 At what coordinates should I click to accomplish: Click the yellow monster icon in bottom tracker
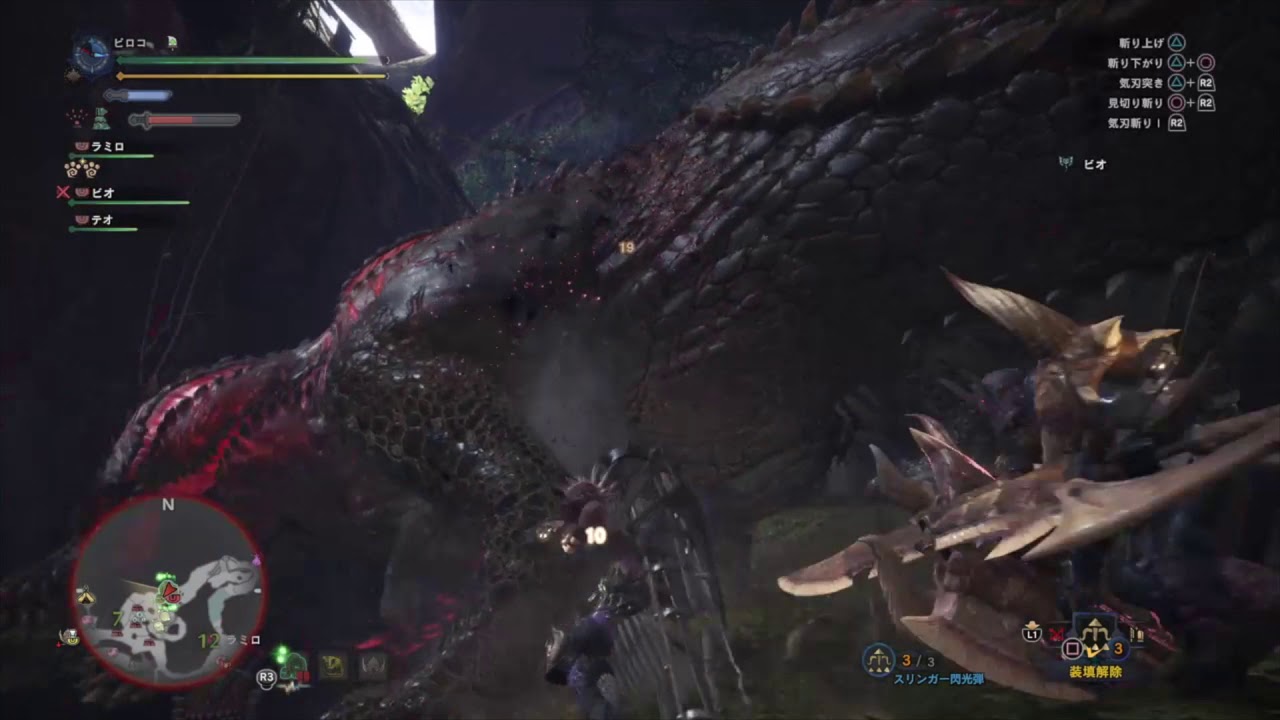click(332, 665)
